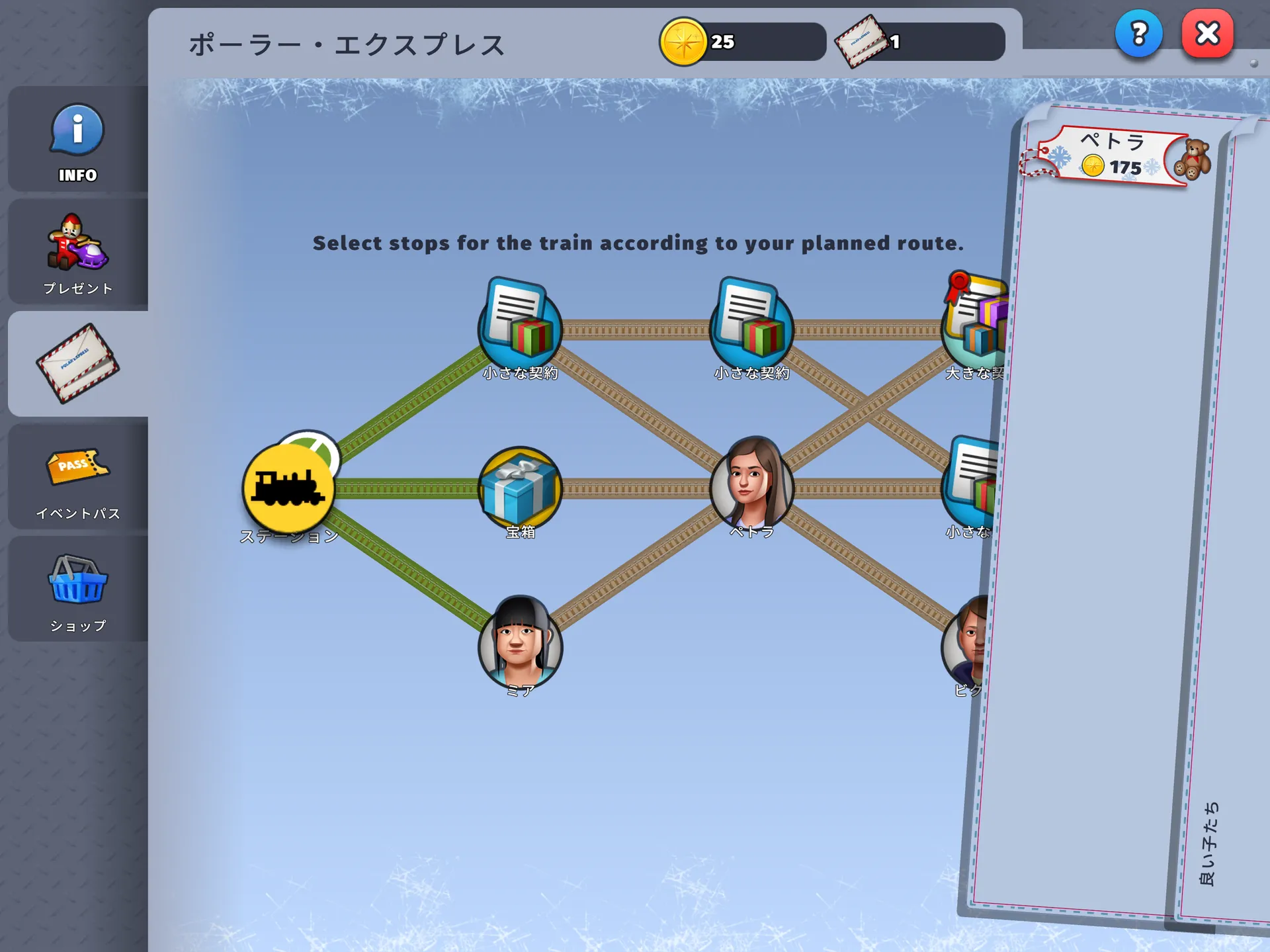The image size is (1270, 952).
Task: Switch to the プレゼント tab
Action: (x=77, y=253)
